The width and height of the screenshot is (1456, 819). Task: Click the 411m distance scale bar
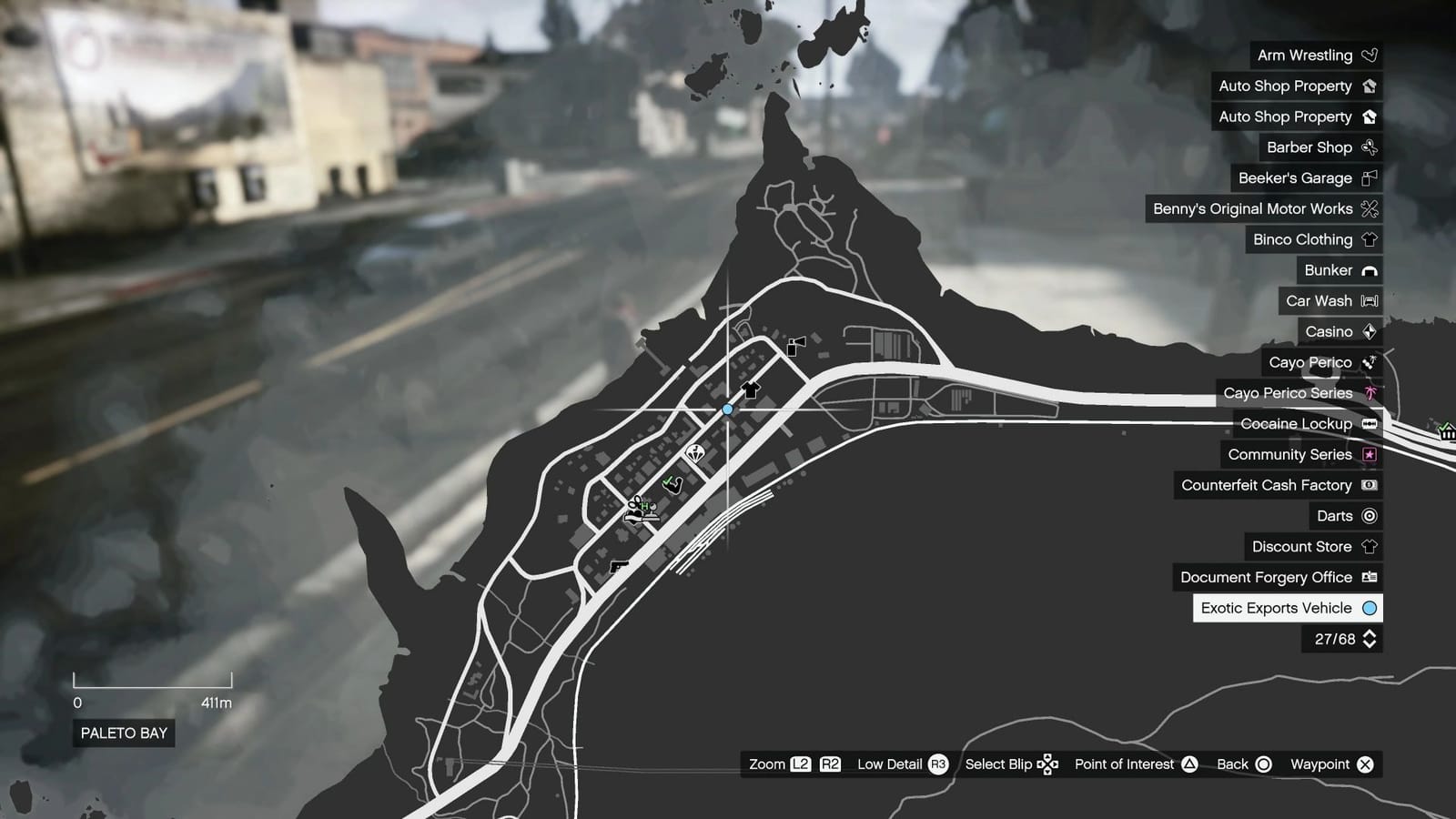coord(152,682)
